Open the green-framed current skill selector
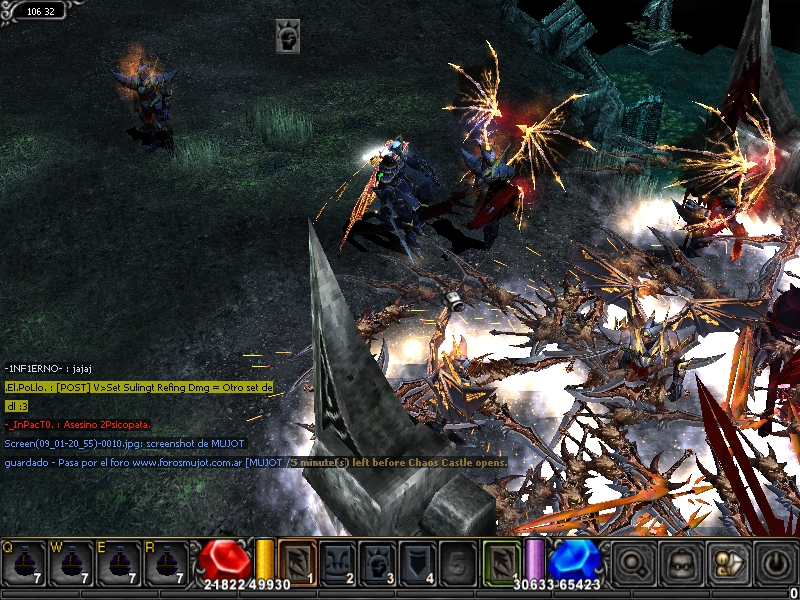800x600 pixels. point(502,561)
